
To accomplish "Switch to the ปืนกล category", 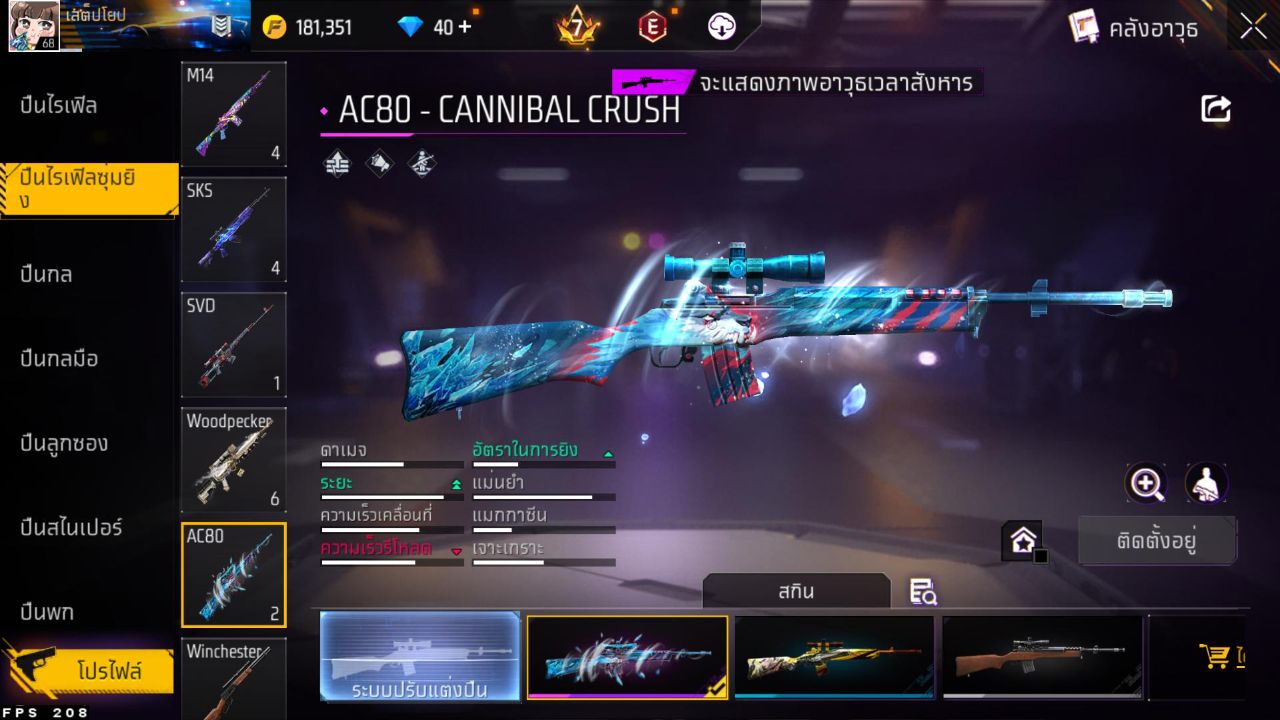I will click(x=46, y=274).
